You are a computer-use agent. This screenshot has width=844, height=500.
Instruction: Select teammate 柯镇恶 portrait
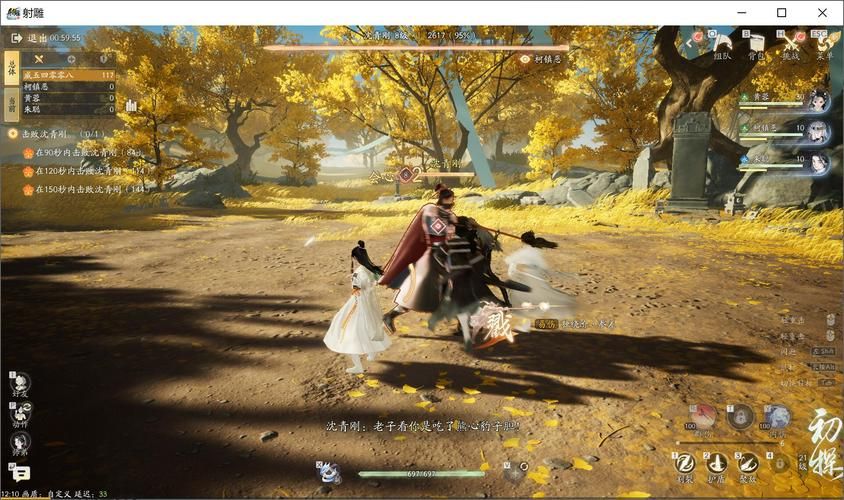tap(819, 131)
